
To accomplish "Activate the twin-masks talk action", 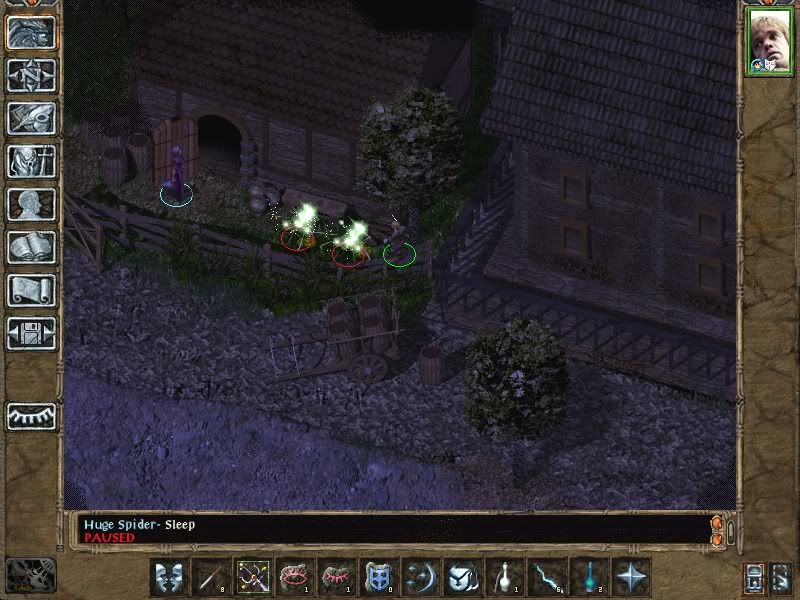I will pos(169,577).
